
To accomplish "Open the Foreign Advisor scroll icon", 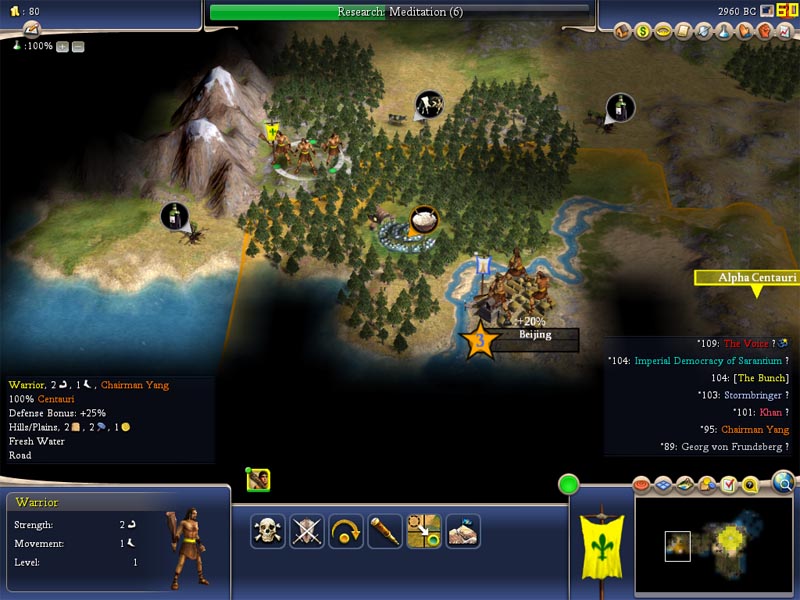I will [683, 31].
